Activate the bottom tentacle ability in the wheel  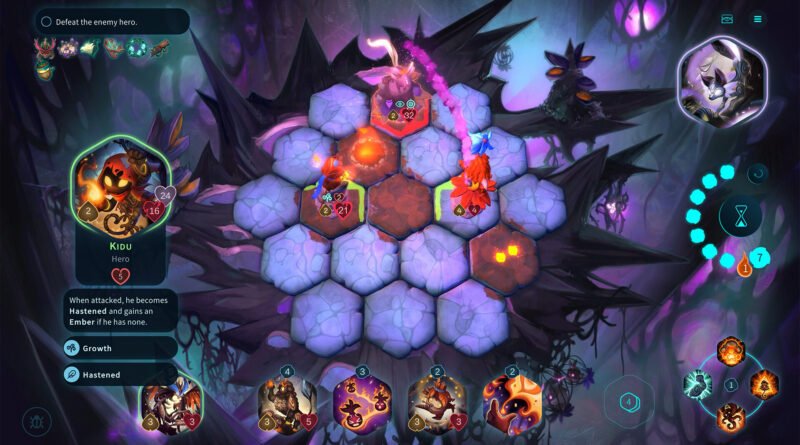pos(729,416)
